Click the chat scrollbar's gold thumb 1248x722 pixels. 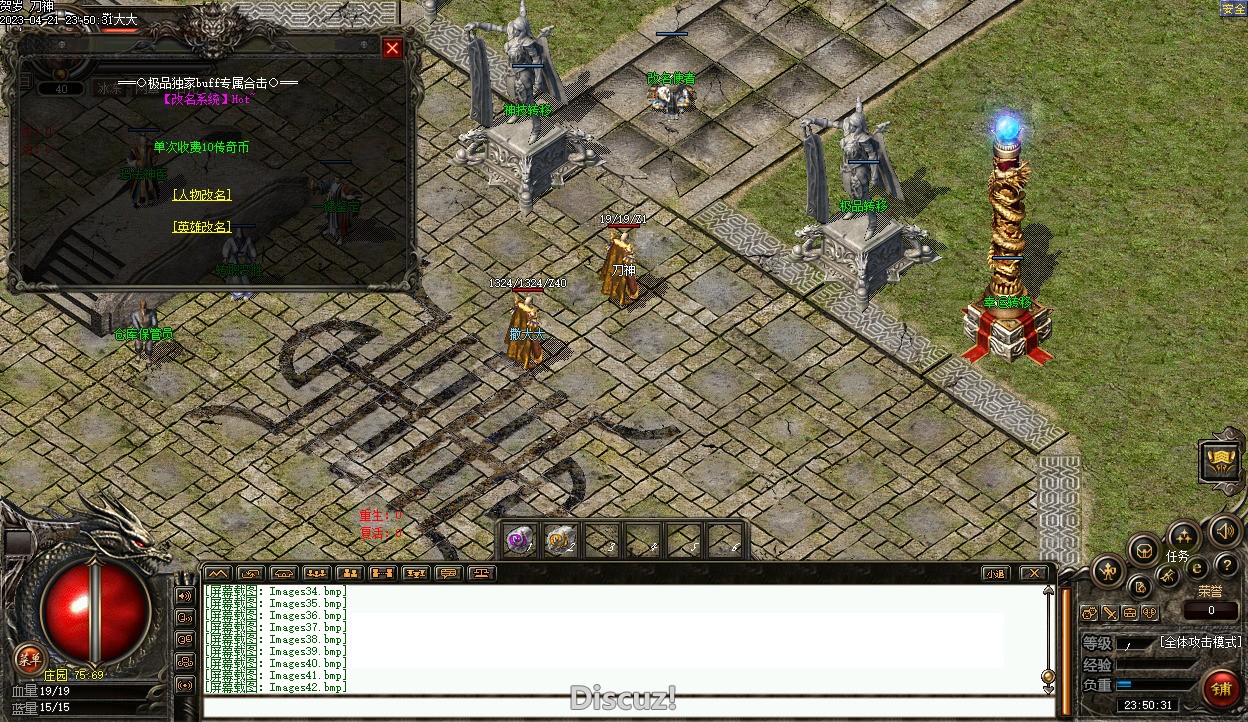coord(1048,676)
